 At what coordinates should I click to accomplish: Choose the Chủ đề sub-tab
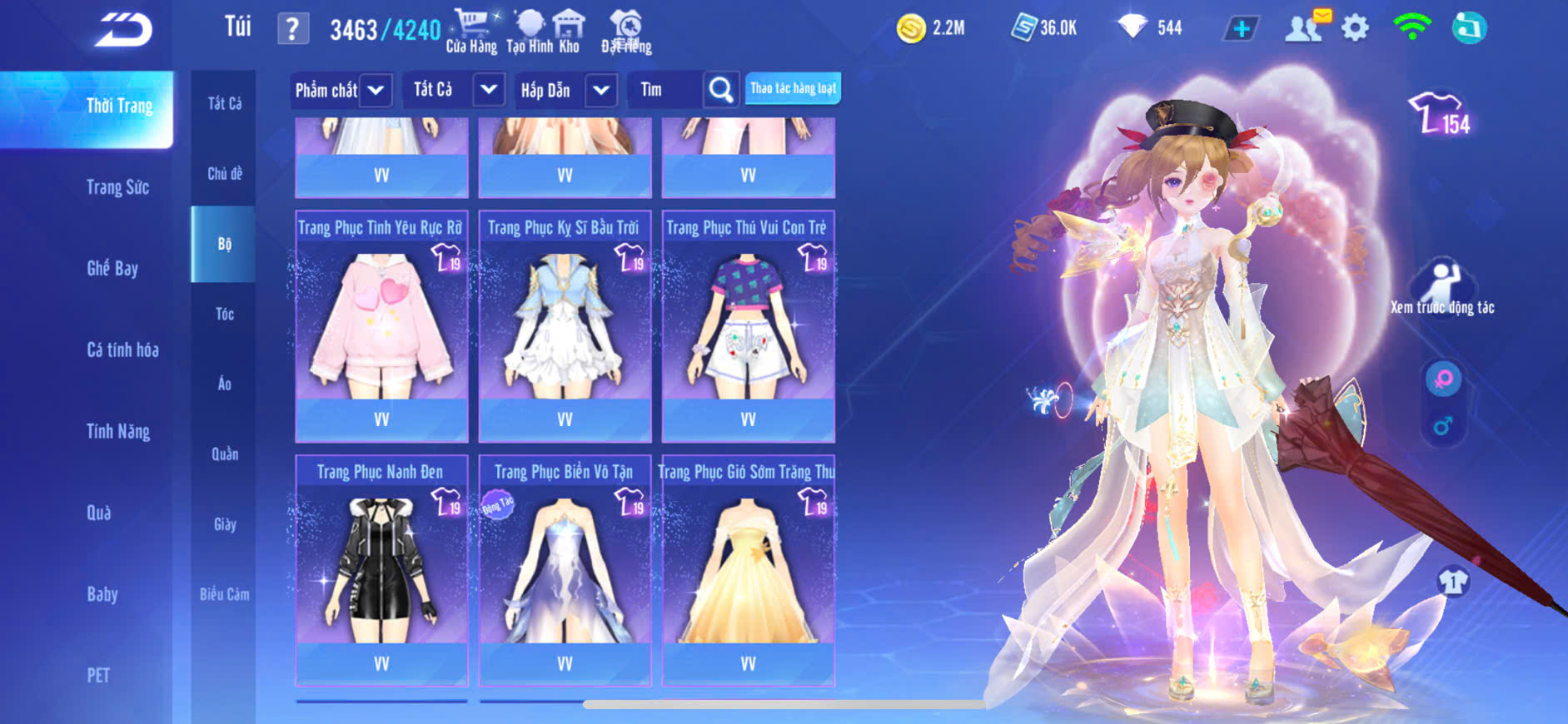click(224, 174)
